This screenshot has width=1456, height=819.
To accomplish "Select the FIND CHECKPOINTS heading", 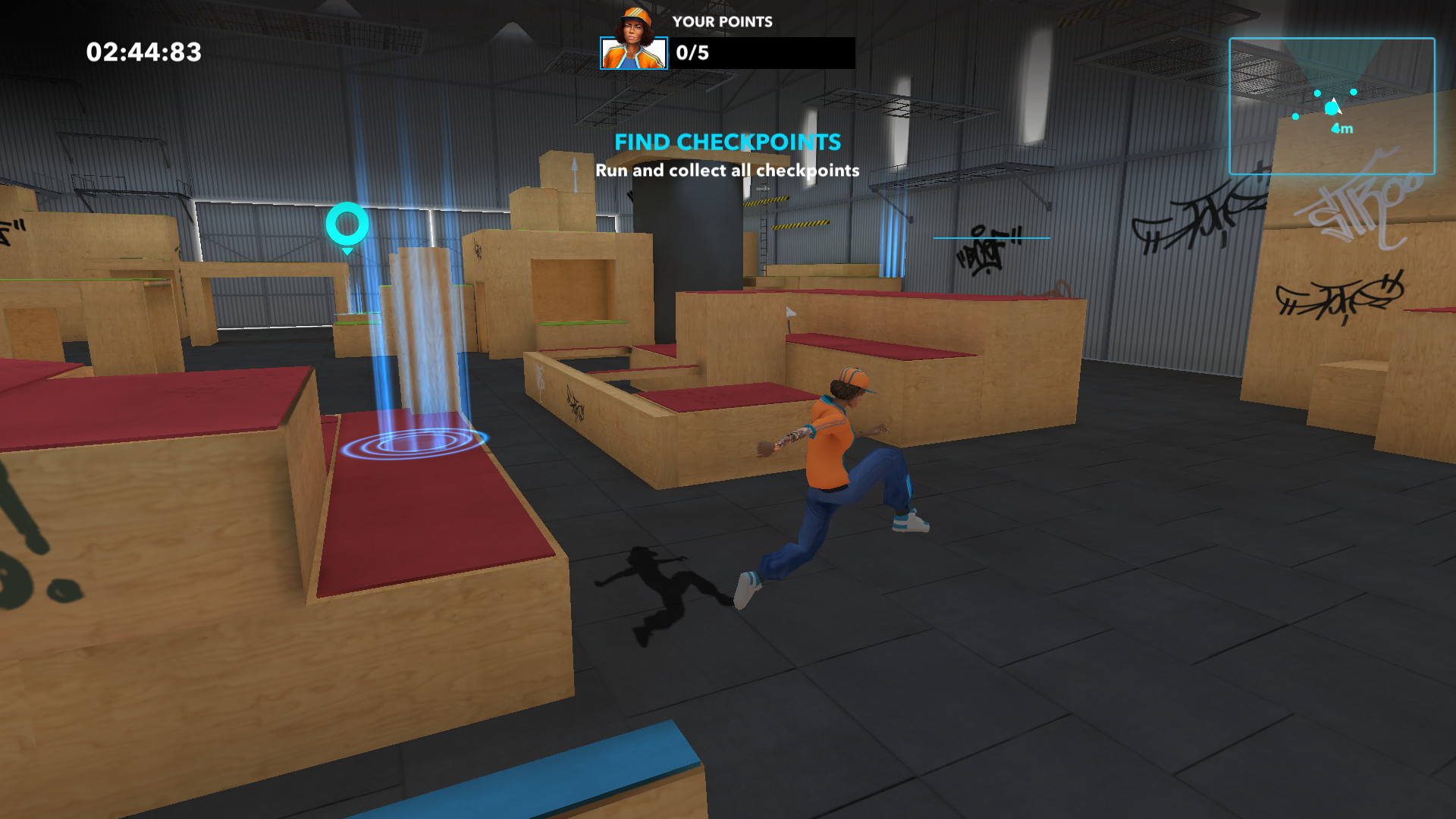I will [x=728, y=142].
